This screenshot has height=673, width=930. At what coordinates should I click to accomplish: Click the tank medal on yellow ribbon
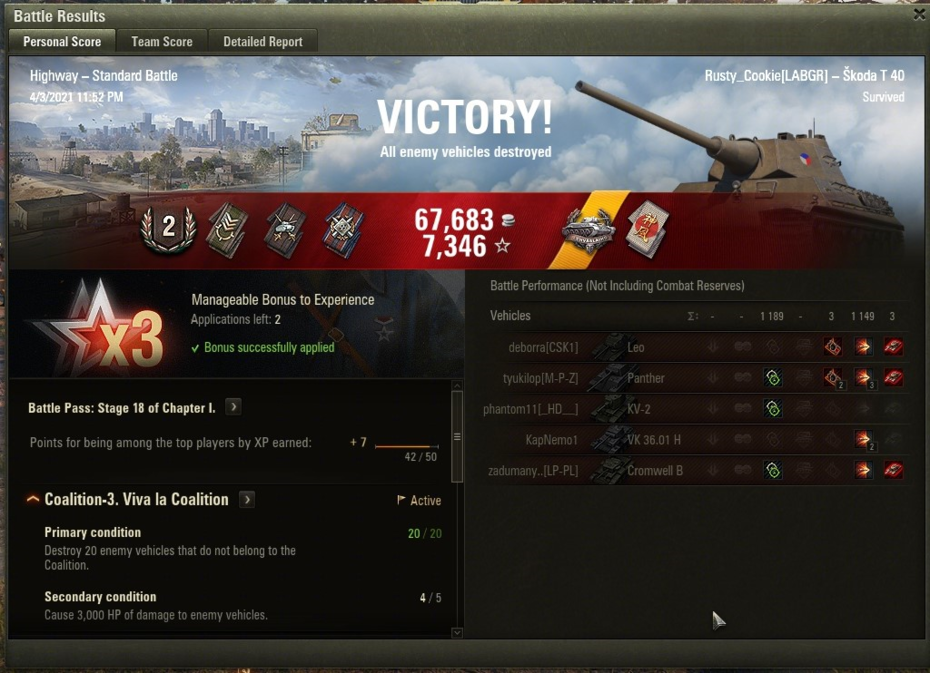point(589,230)
